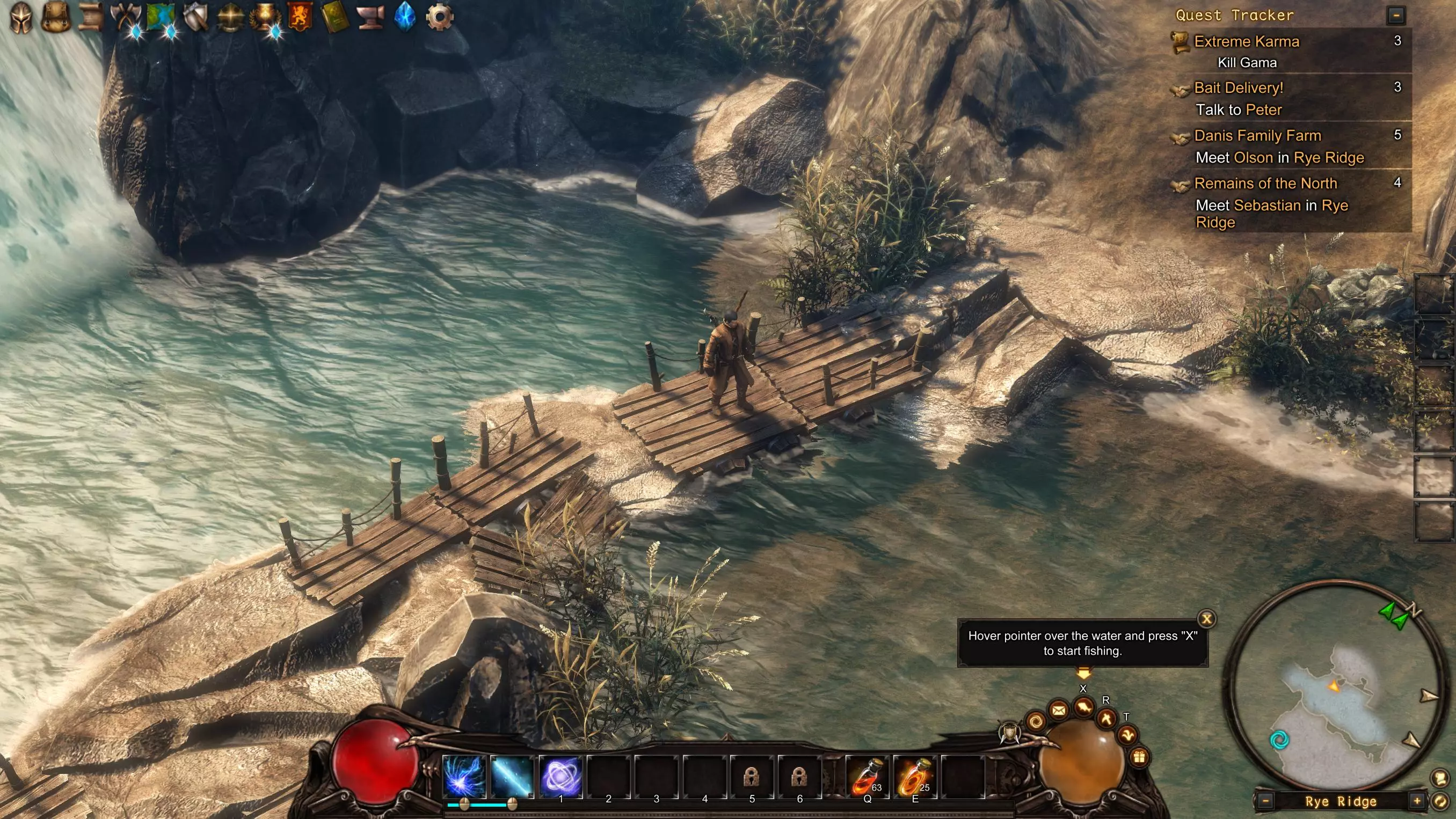Open the world map icon
The height and width of the screenshot is (819, 1456).
pyautogui.click(x=160, y=17)
